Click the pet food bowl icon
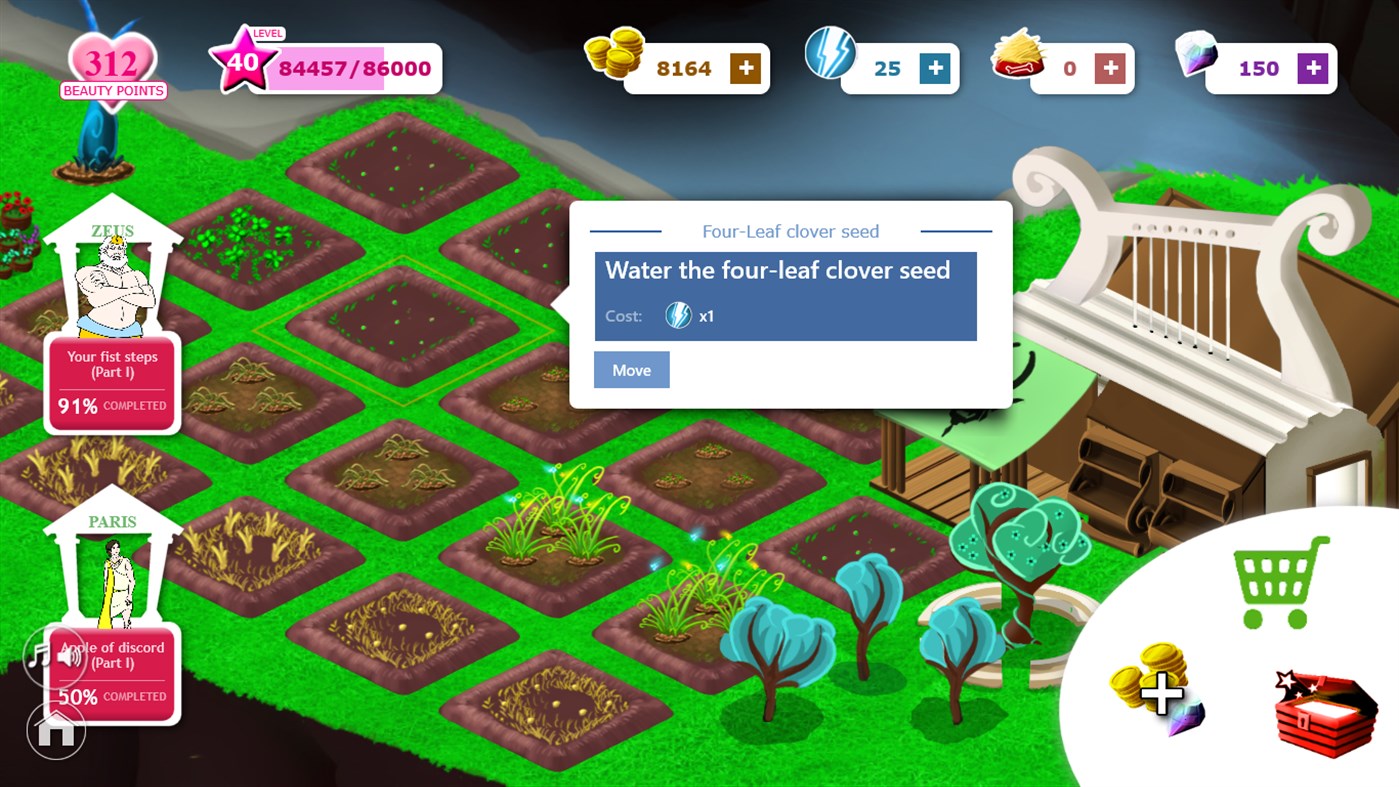The height and width of the screenshot is (787, 1399). coord(1021,58)
